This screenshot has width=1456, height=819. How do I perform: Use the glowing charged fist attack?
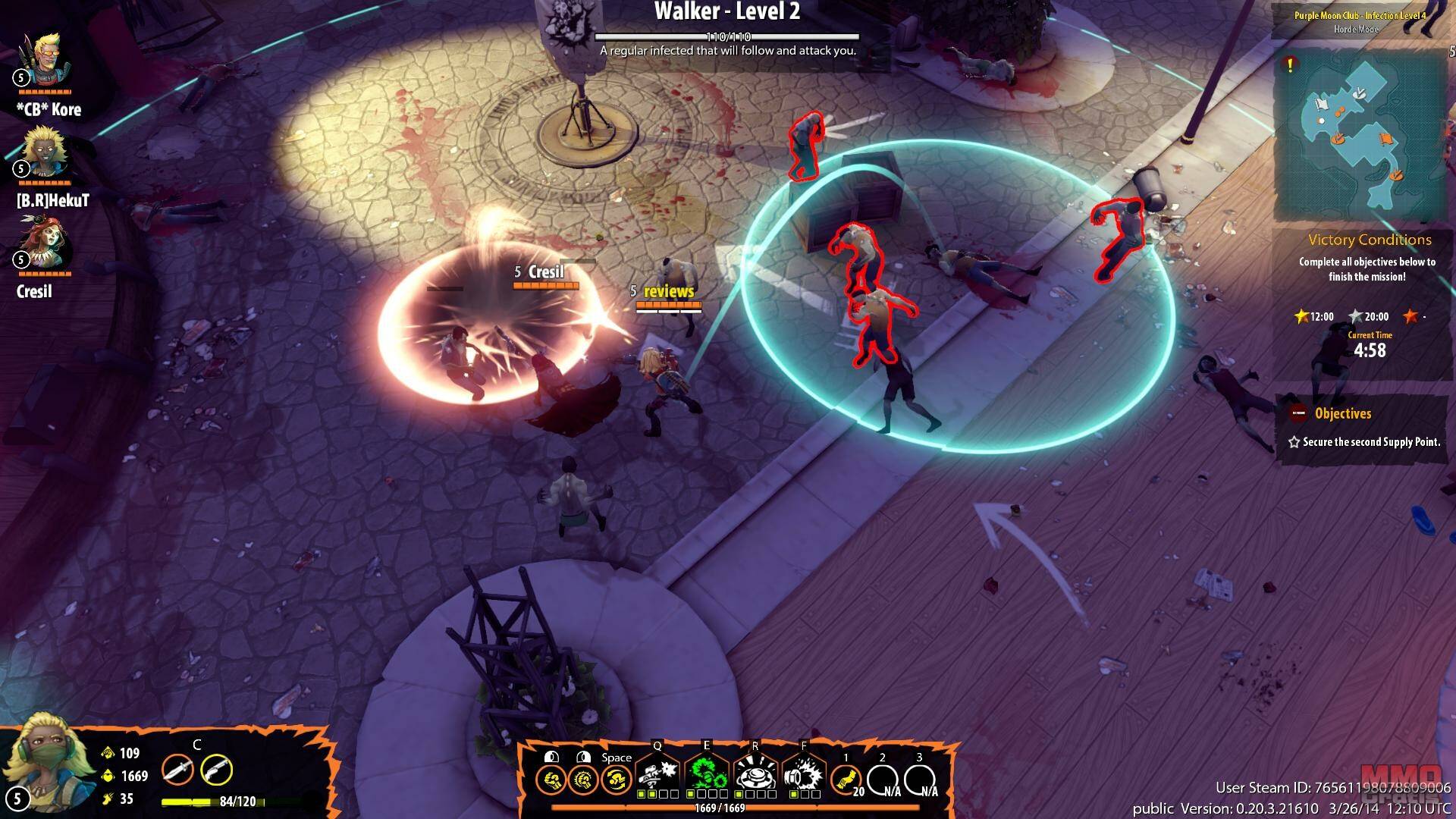coord(582,779)
